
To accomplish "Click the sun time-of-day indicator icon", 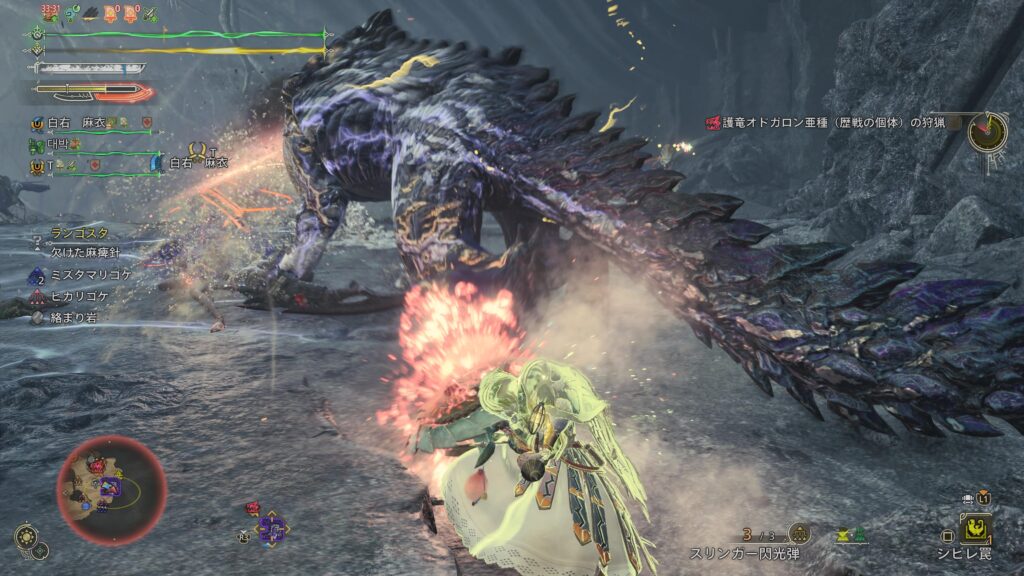I will (27, 538).
